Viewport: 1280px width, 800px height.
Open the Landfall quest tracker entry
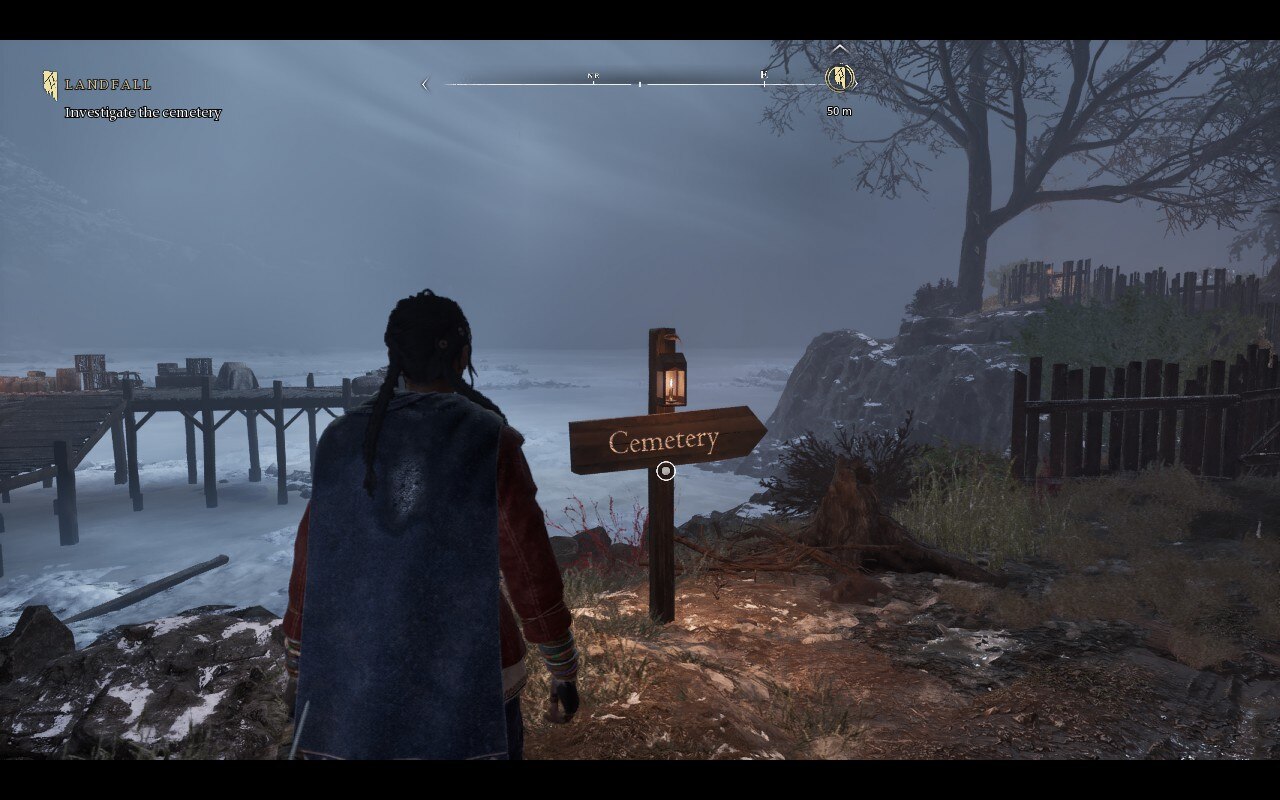tap(109, 85)
